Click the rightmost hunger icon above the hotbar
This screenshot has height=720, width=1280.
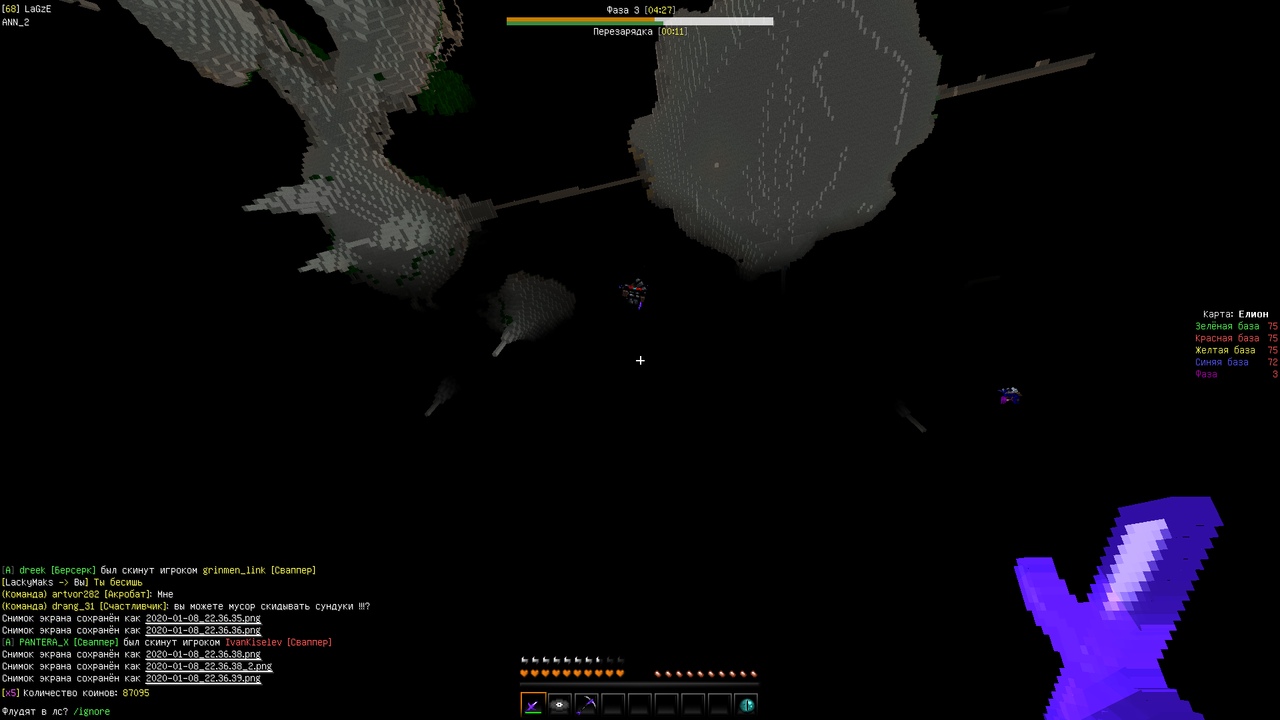[x=755, y=673]
